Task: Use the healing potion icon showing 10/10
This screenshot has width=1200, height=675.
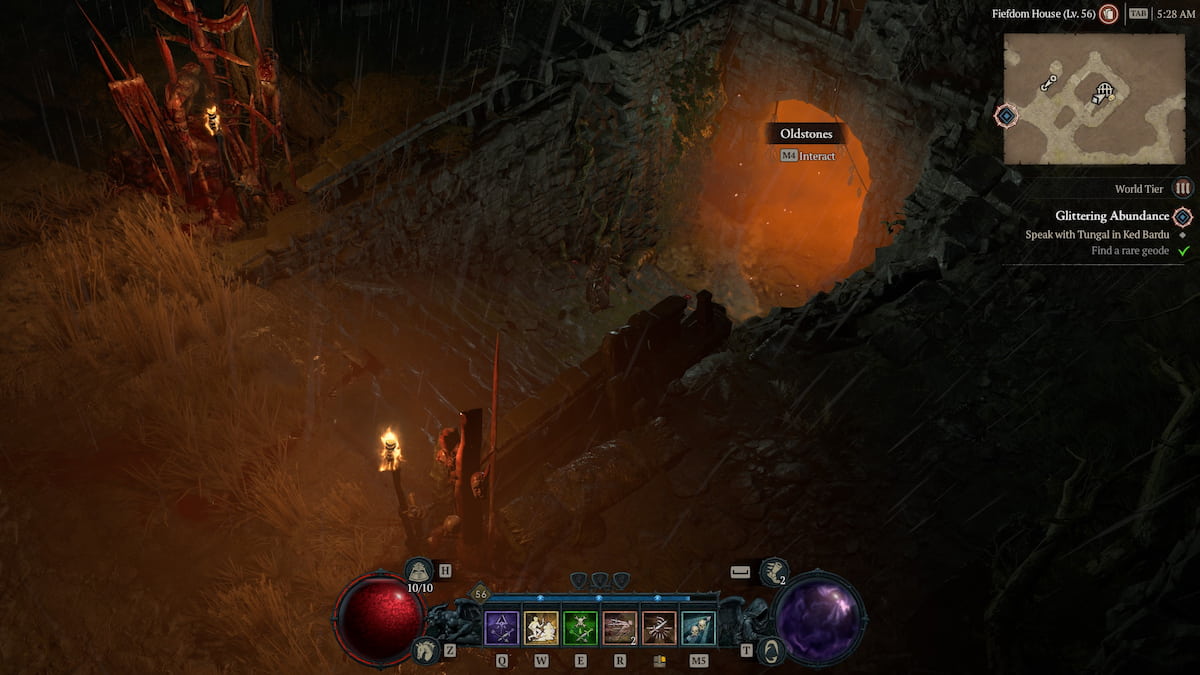Action: tap(419, 571)
